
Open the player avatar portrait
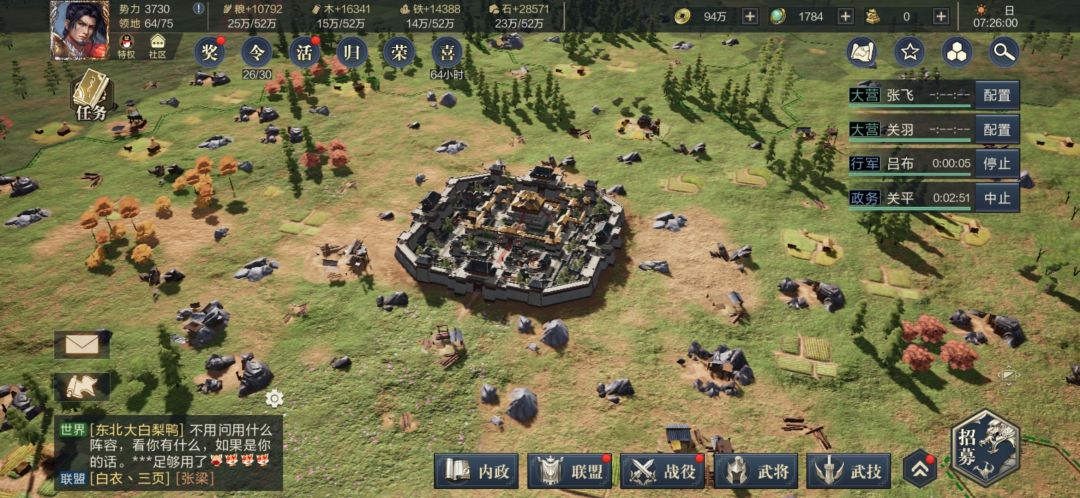(79, 28)
